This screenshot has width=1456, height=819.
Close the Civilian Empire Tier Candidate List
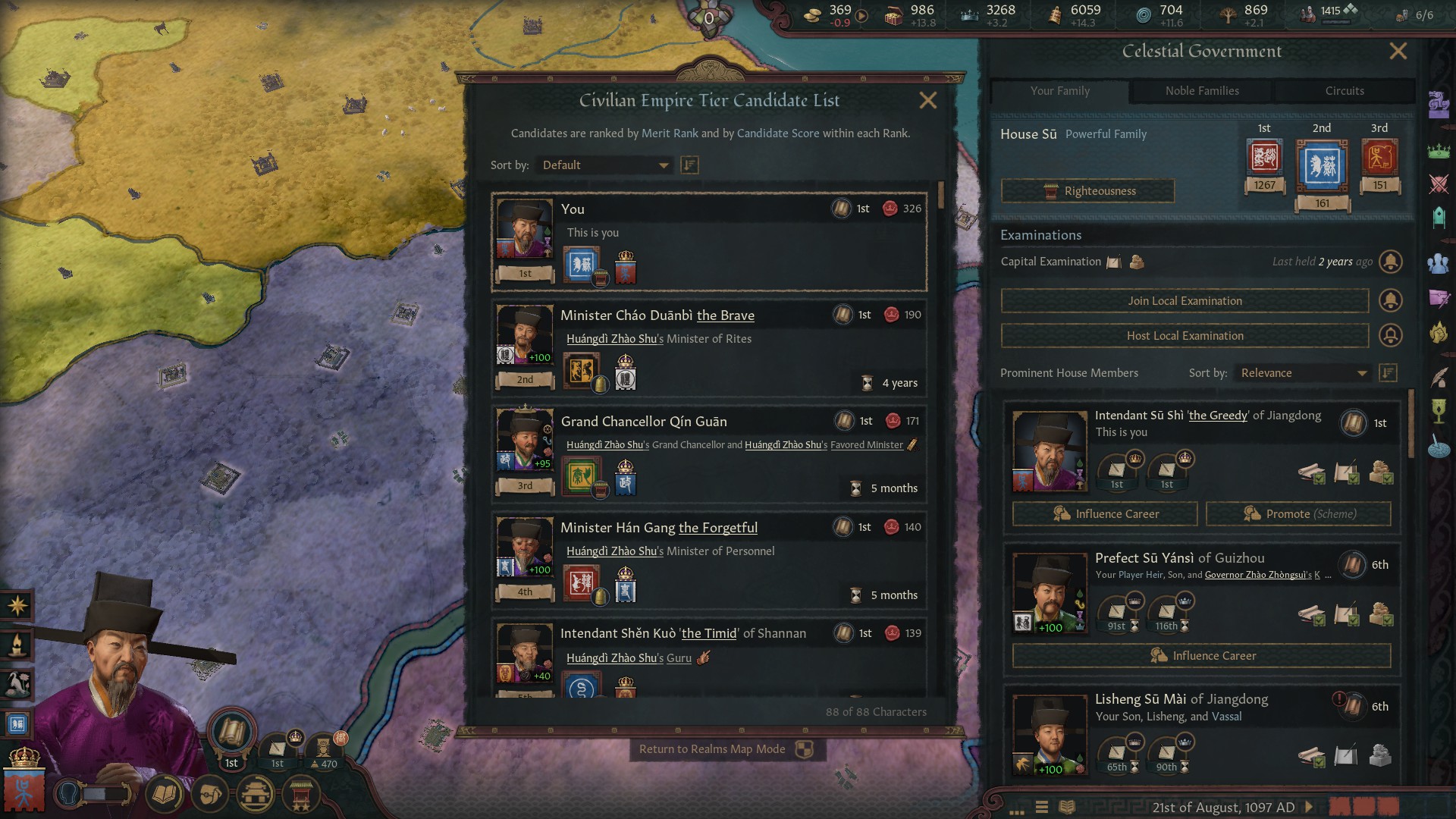point(927,101)
